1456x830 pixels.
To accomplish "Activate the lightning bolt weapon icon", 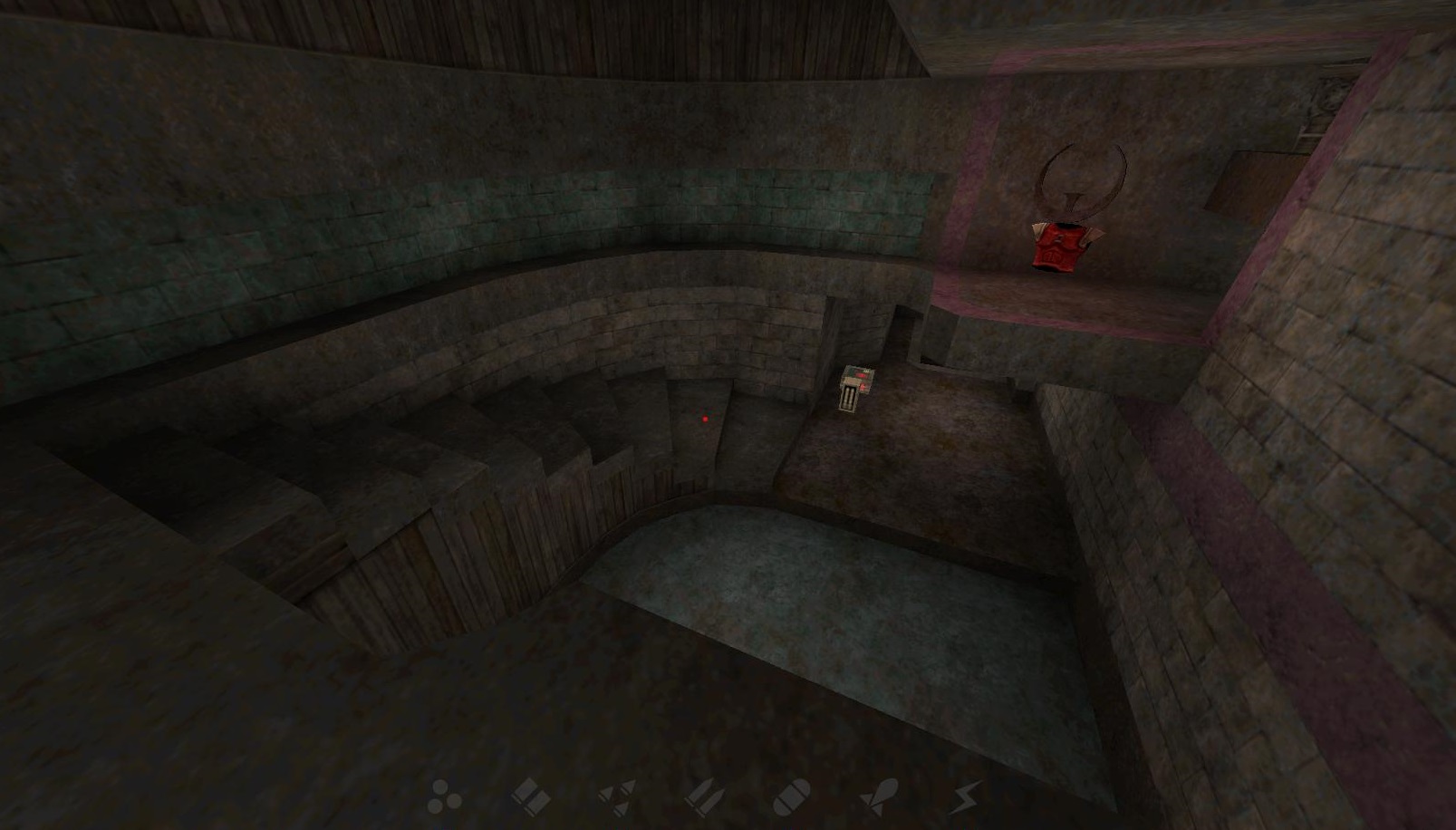I will [966, 796].
